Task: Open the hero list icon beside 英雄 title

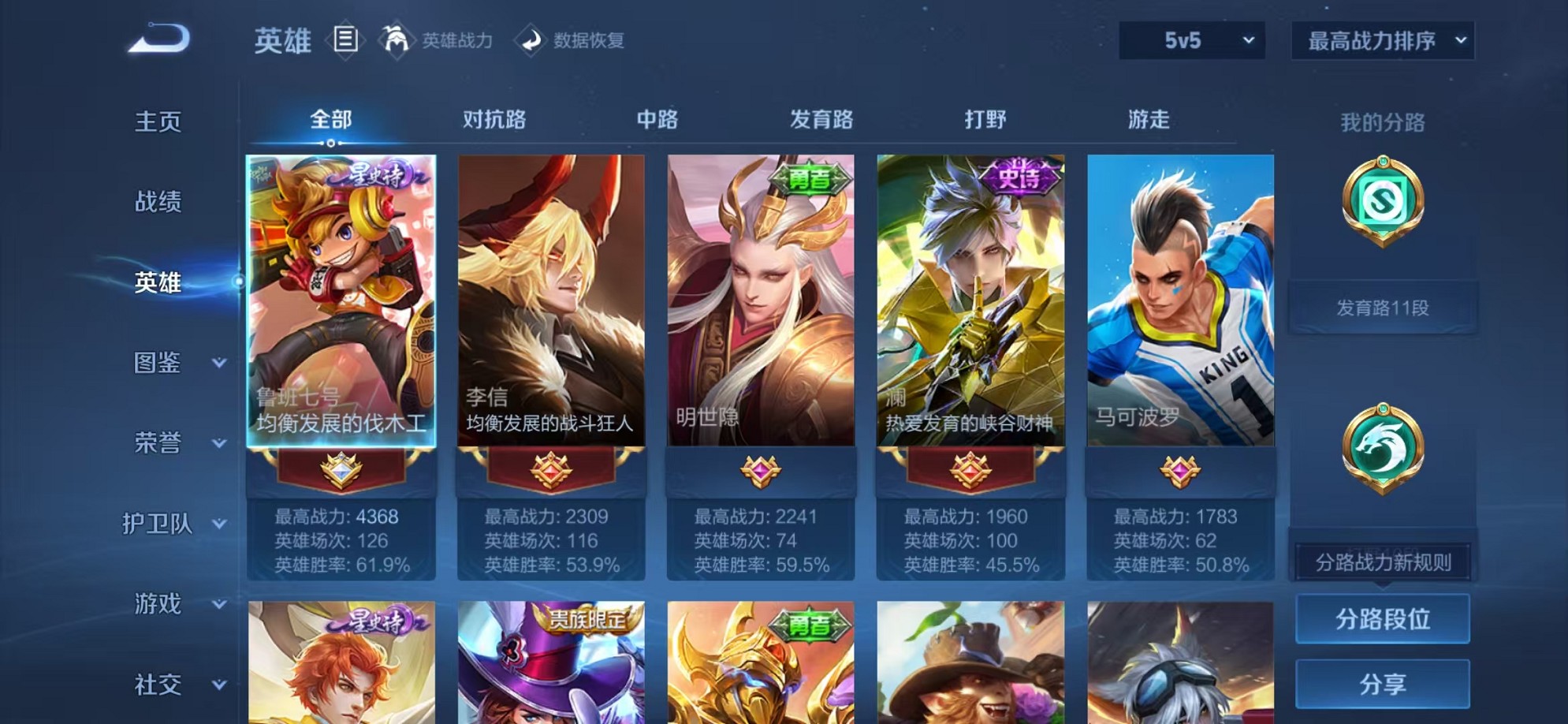Action: pyautogui.click(x=345, y=38)
